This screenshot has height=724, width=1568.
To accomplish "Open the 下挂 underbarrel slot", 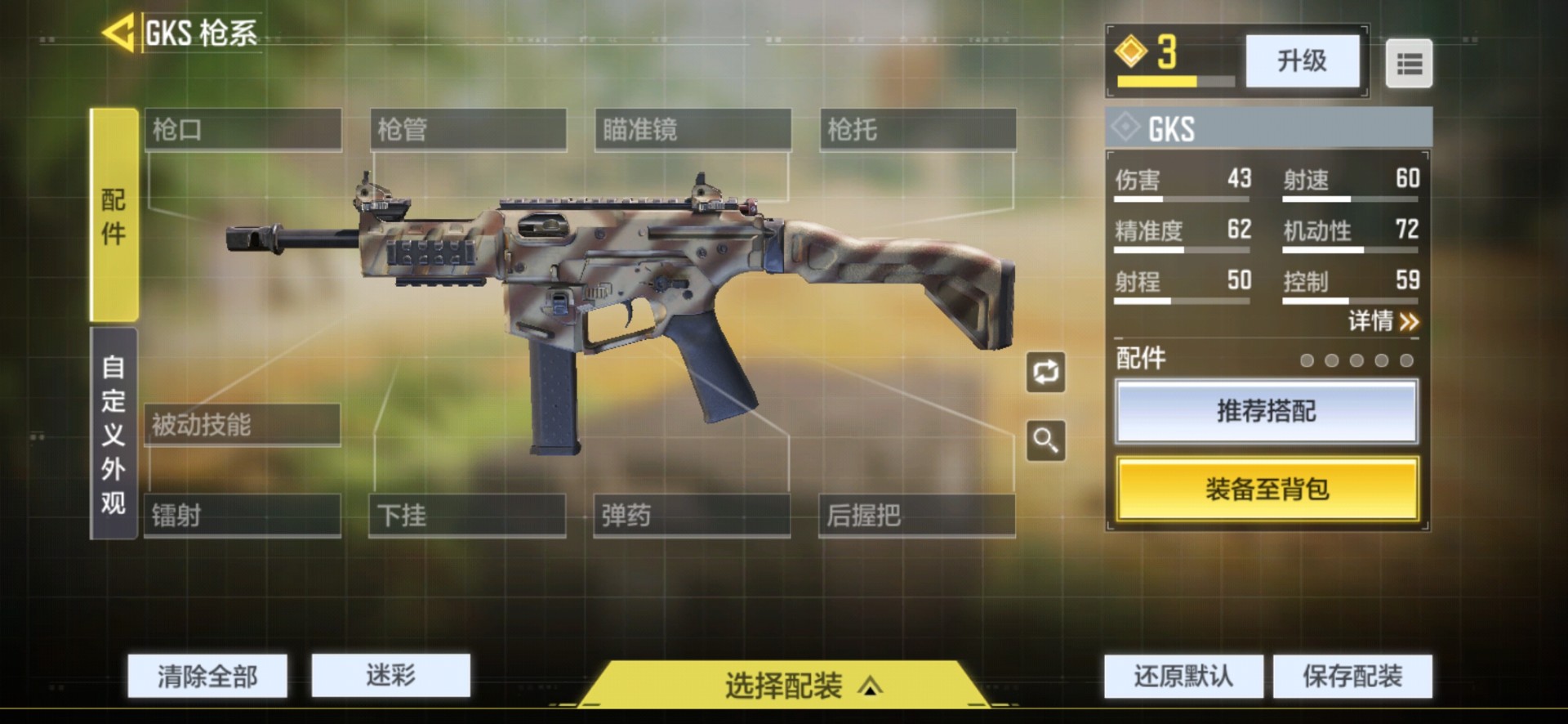I will pyautogui.click(x=467, y=516).
